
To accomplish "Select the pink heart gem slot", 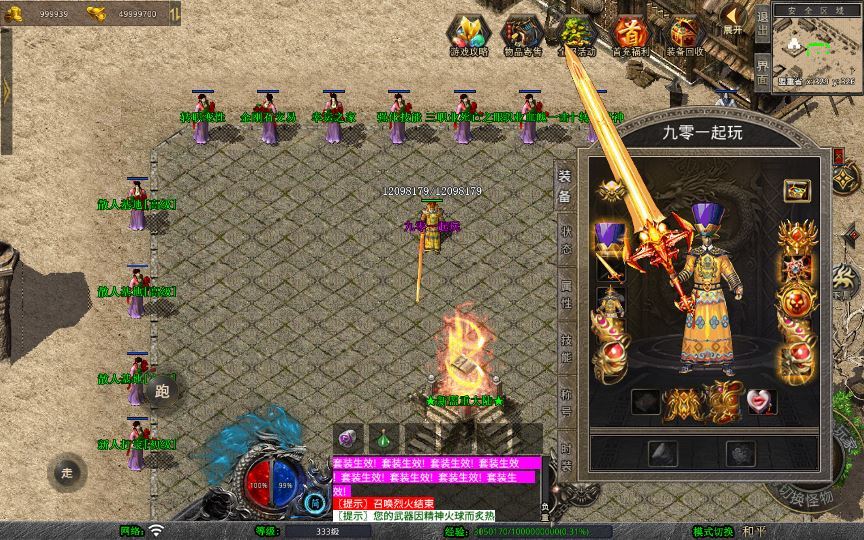I will (x=761, y=401).
